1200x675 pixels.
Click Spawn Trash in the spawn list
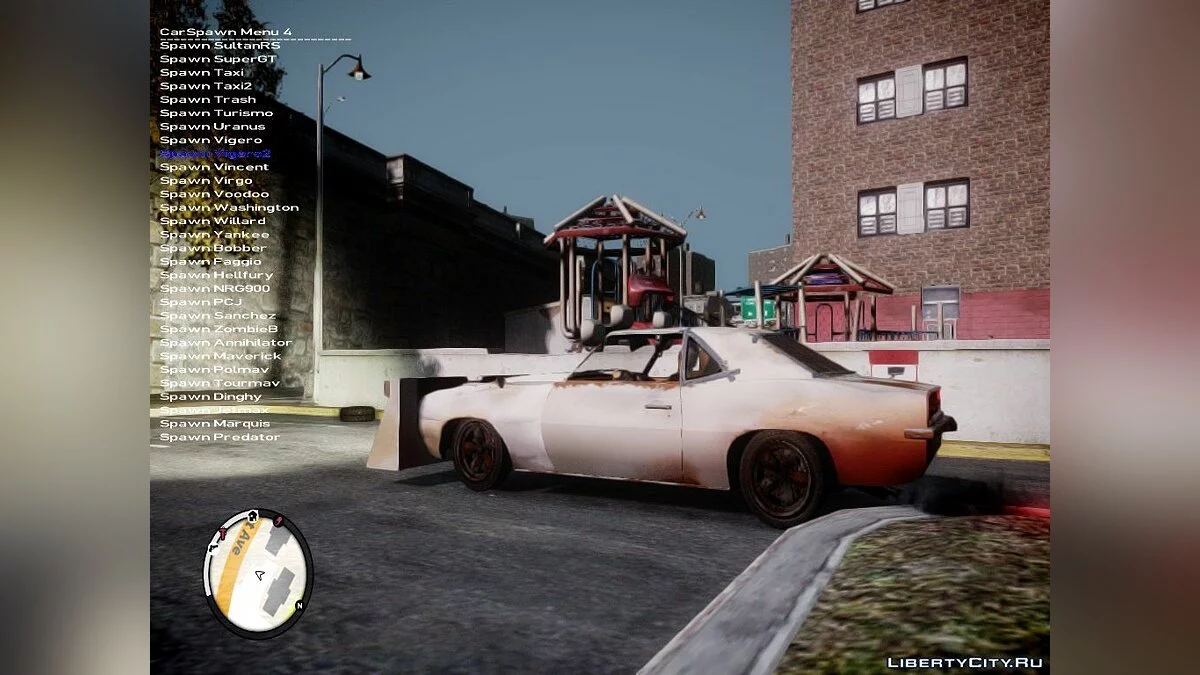pyautogui.click(x=208, y=99)
